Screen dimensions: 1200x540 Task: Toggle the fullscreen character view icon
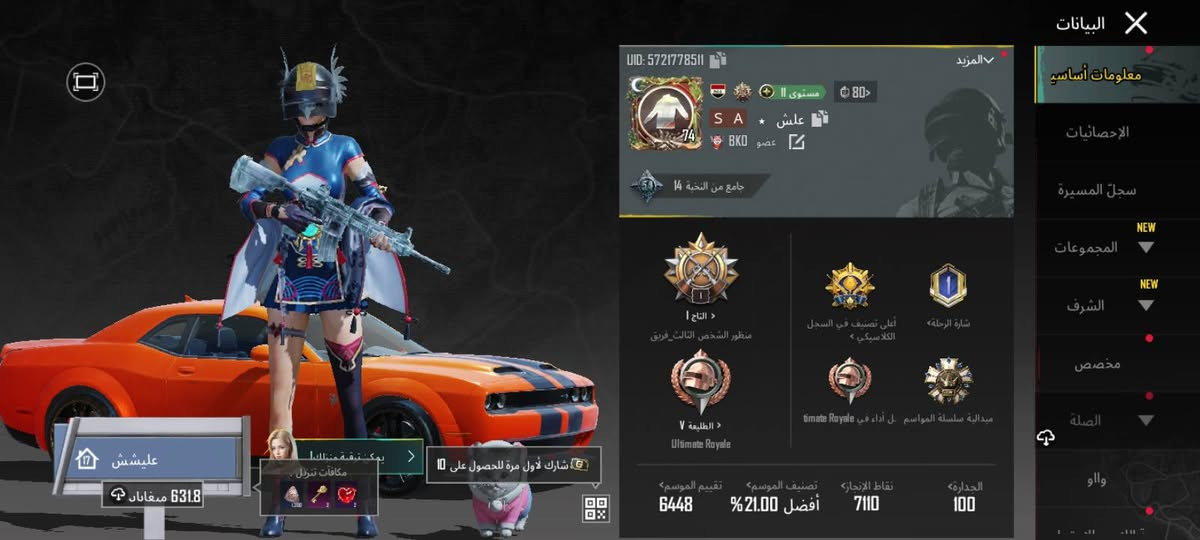point(86,81)
